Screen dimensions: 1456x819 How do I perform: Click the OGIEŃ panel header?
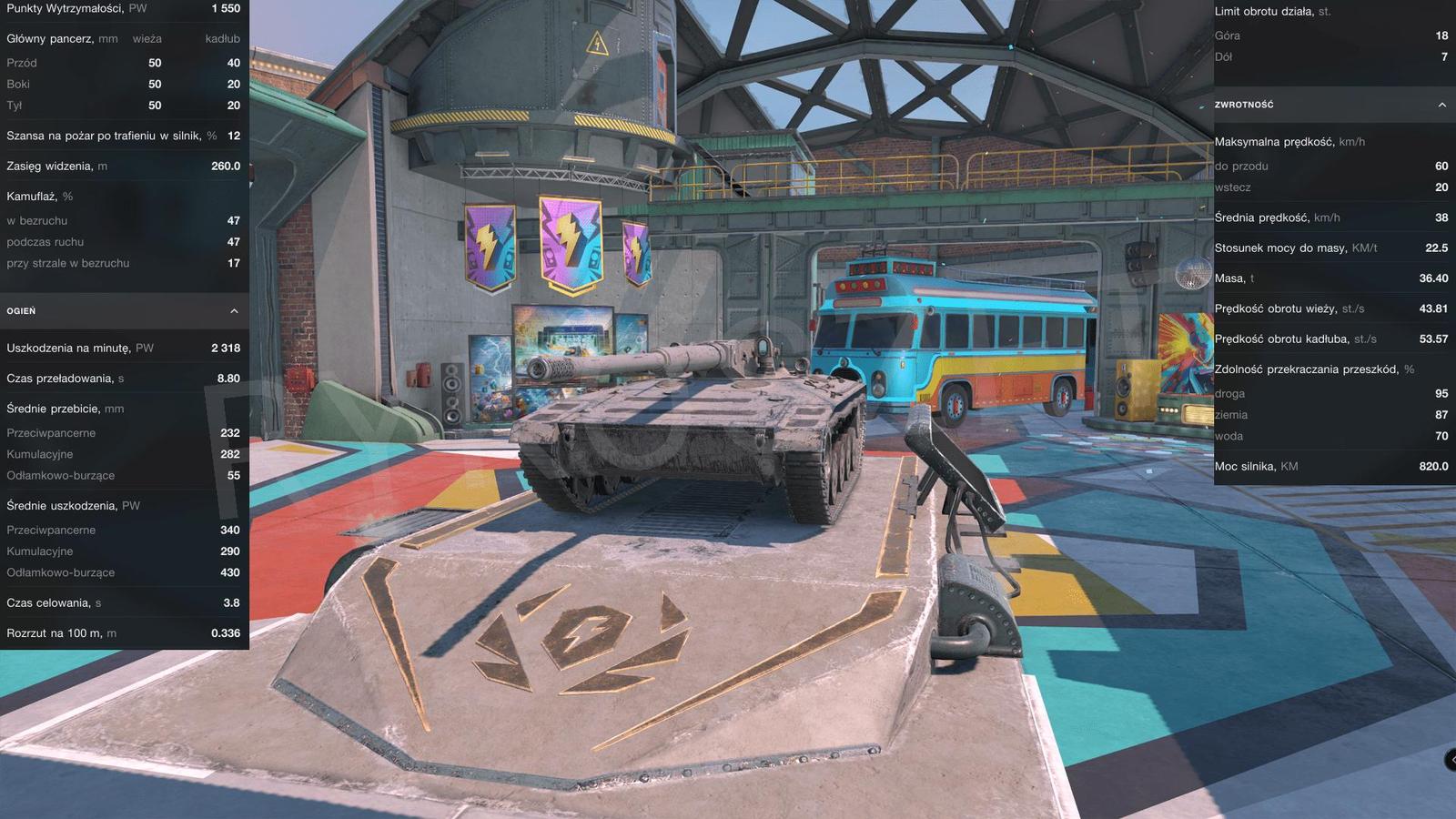[x=123, y=310]
